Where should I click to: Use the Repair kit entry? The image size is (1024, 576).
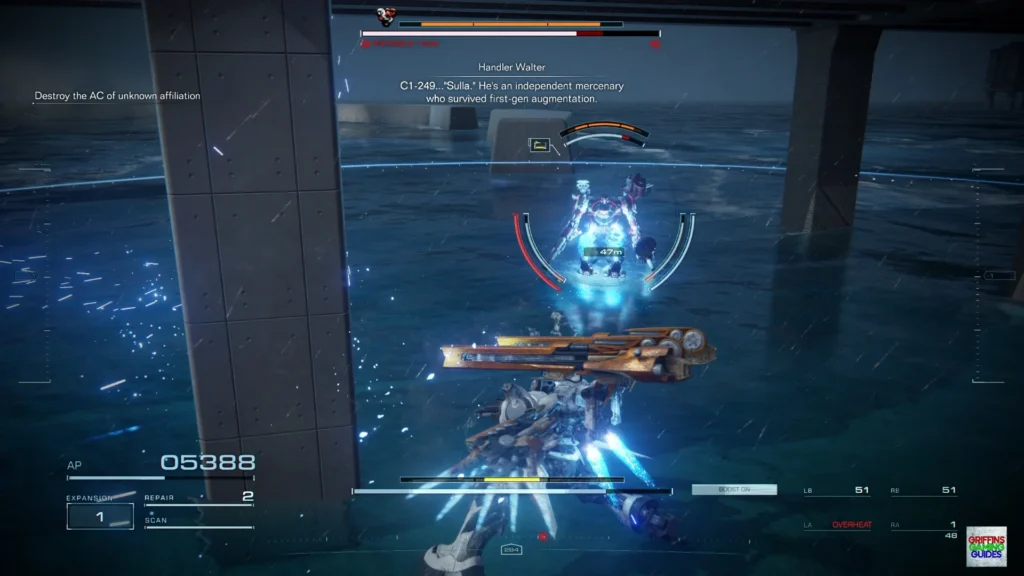(198, 498)
